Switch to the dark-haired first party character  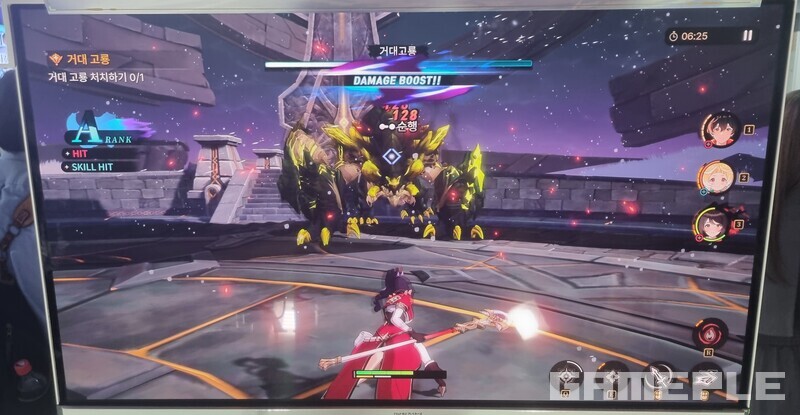[717, 130]
